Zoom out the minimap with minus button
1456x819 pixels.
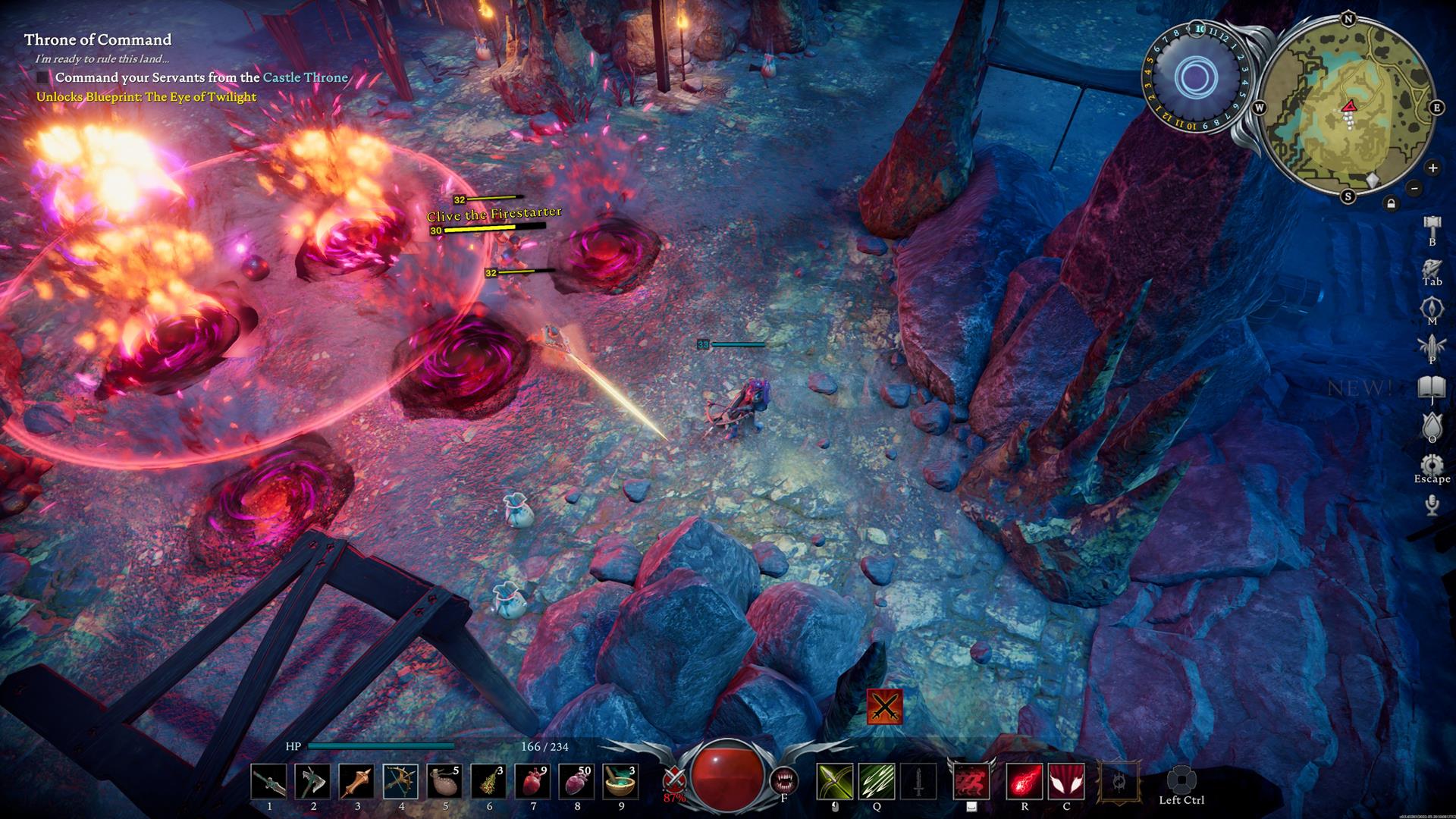coord(1414,188)
